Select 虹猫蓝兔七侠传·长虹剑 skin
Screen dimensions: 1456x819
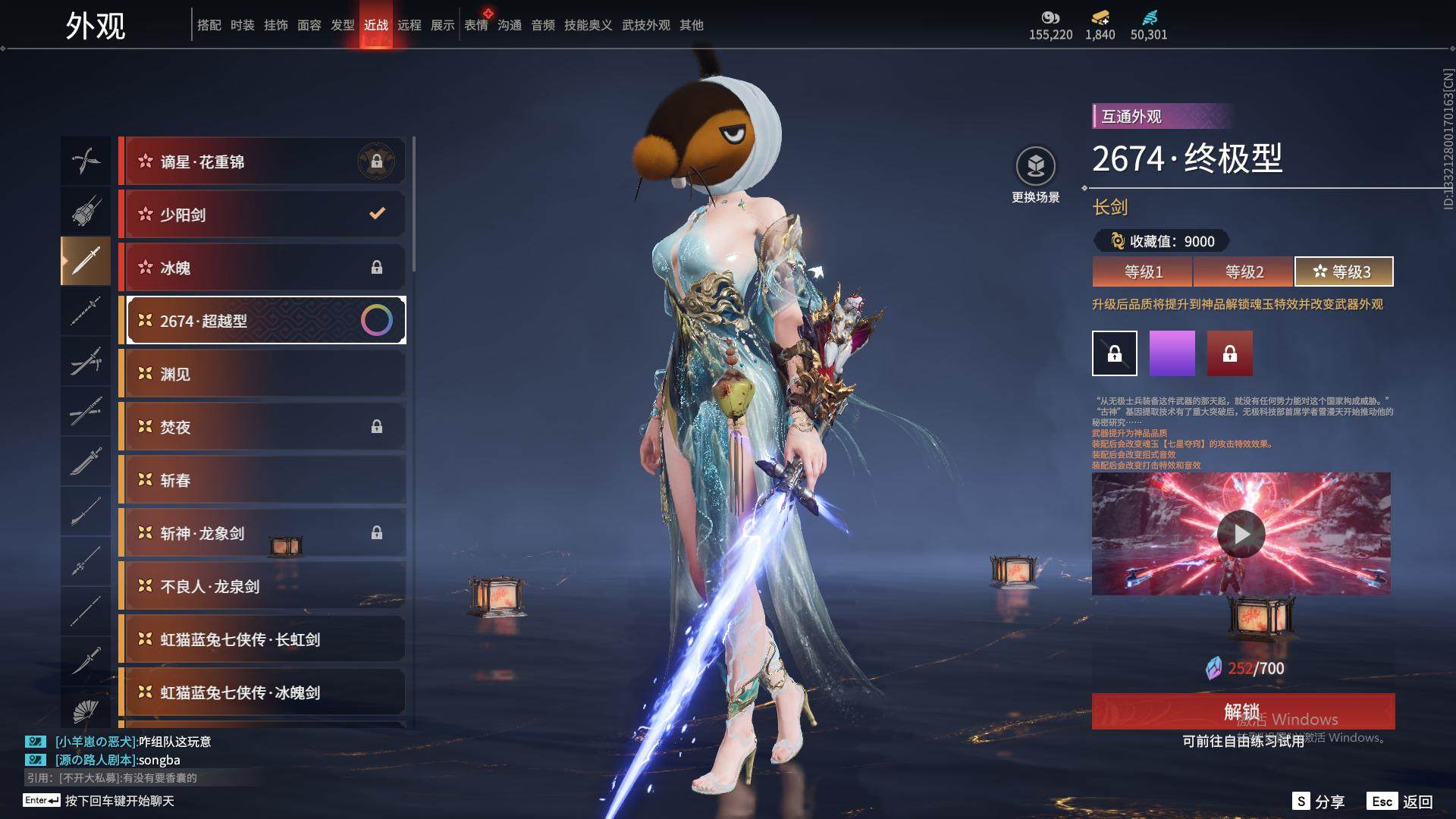(262, 639)
